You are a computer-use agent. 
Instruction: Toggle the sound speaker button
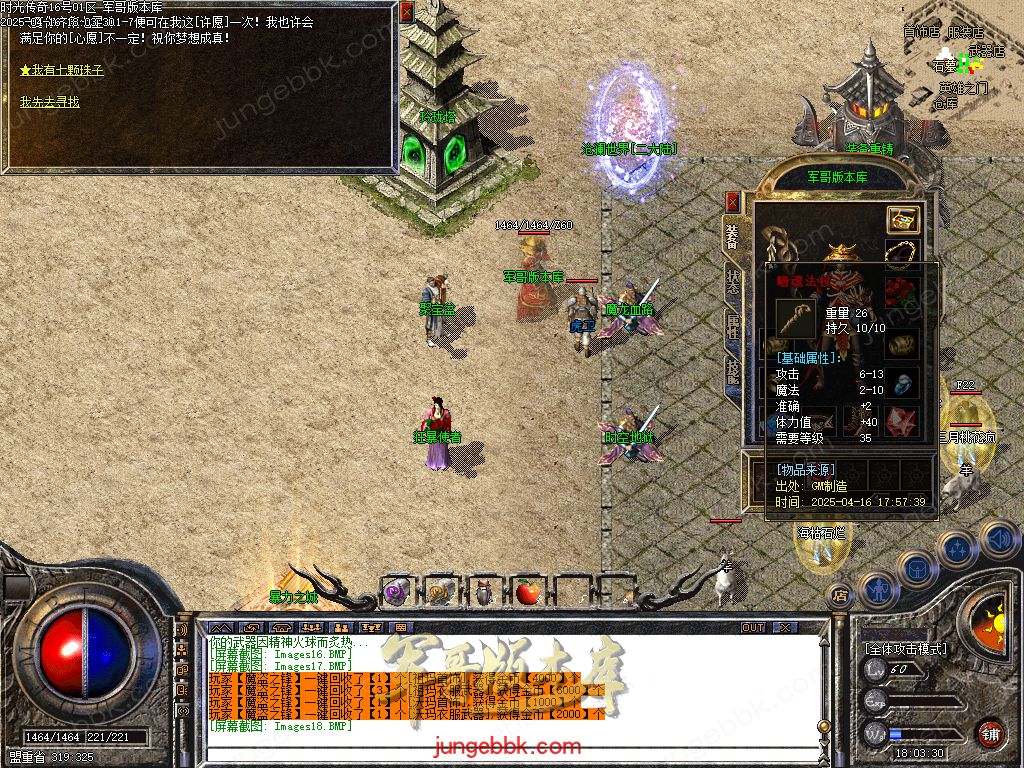click(998, 538)
